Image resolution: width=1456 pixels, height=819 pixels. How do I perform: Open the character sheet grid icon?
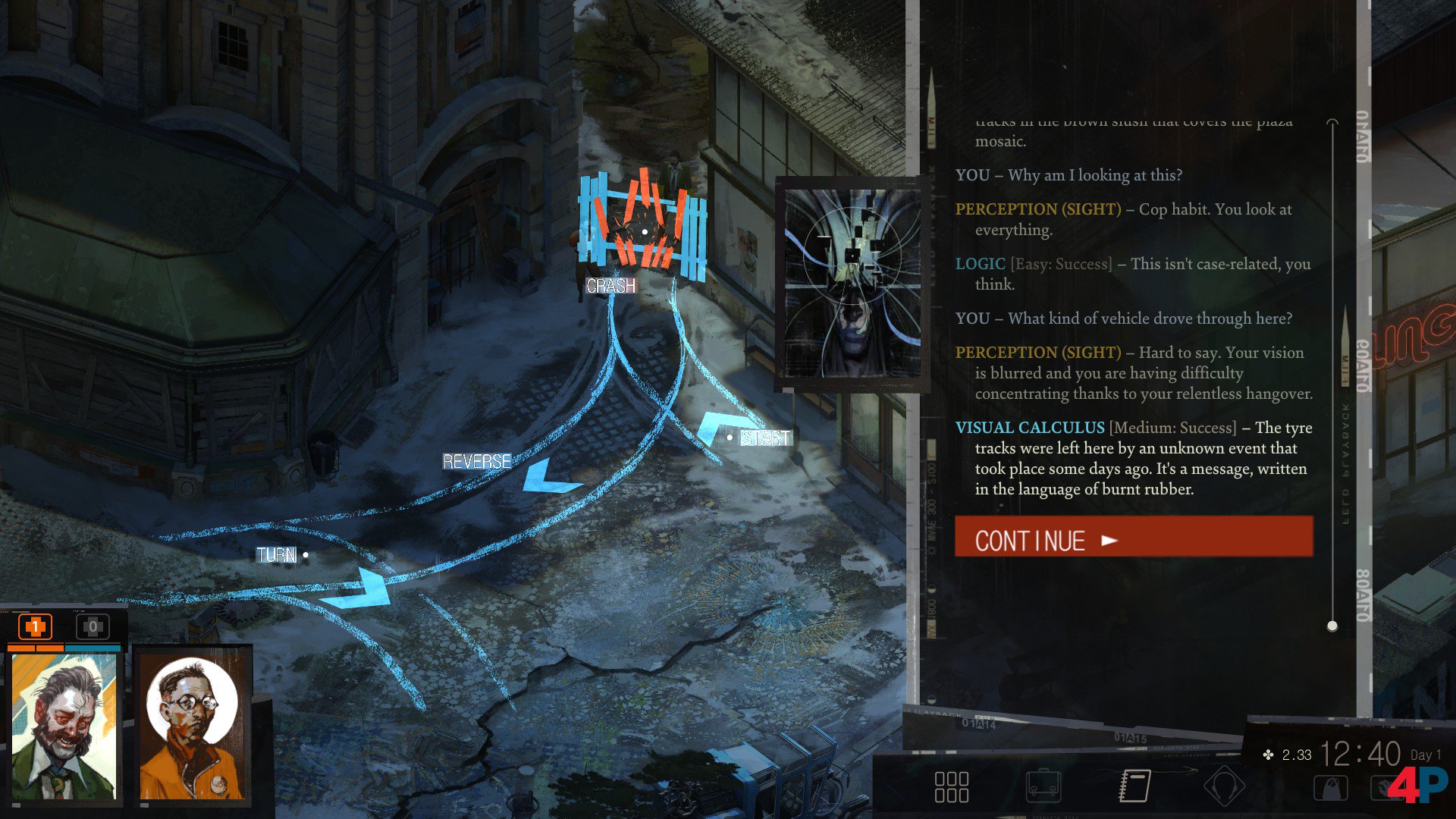(x=951, y=787)
